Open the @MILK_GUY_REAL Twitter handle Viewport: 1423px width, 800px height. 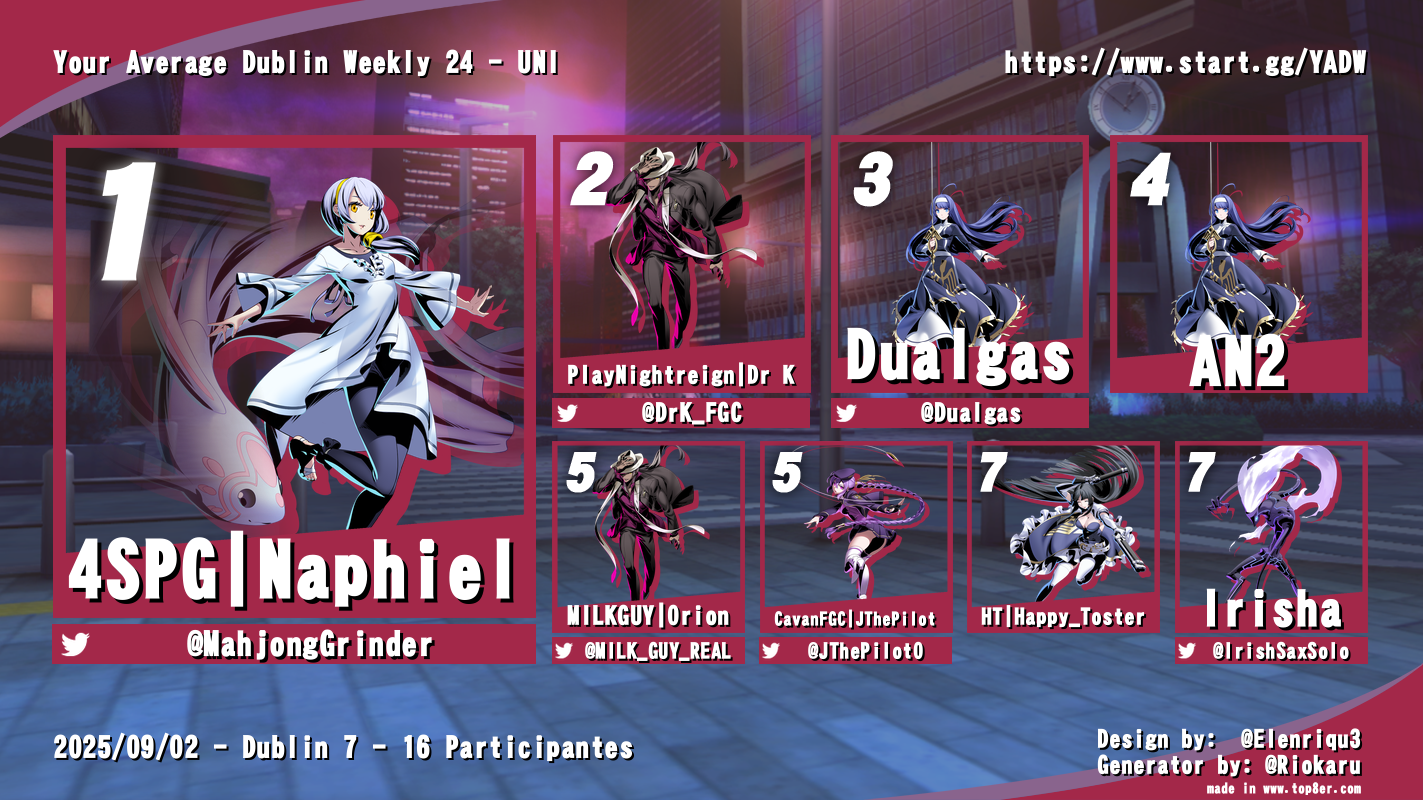click(x=656, y=651)
